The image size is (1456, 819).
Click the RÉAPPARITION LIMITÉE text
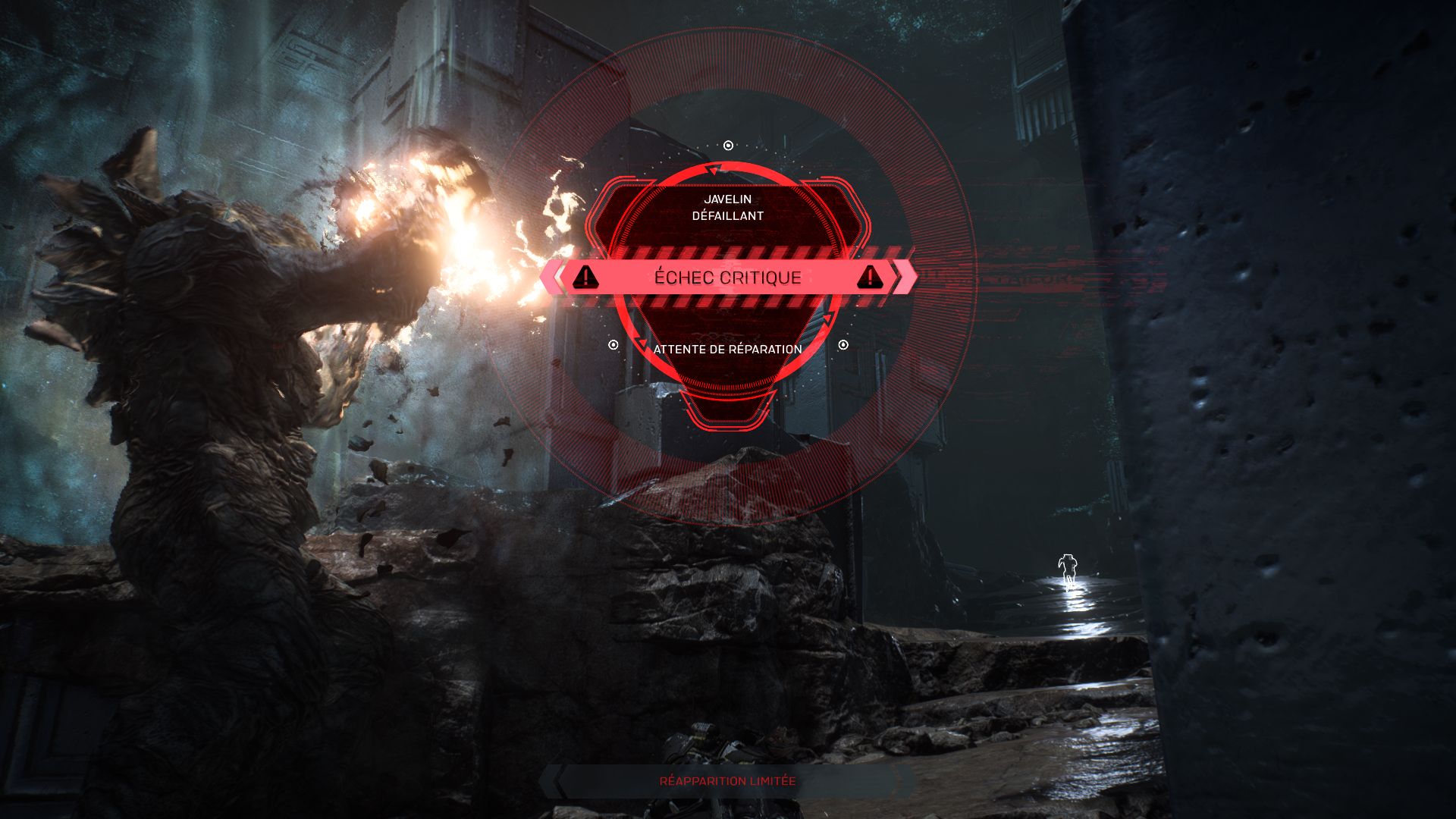[x=726, y=780]
